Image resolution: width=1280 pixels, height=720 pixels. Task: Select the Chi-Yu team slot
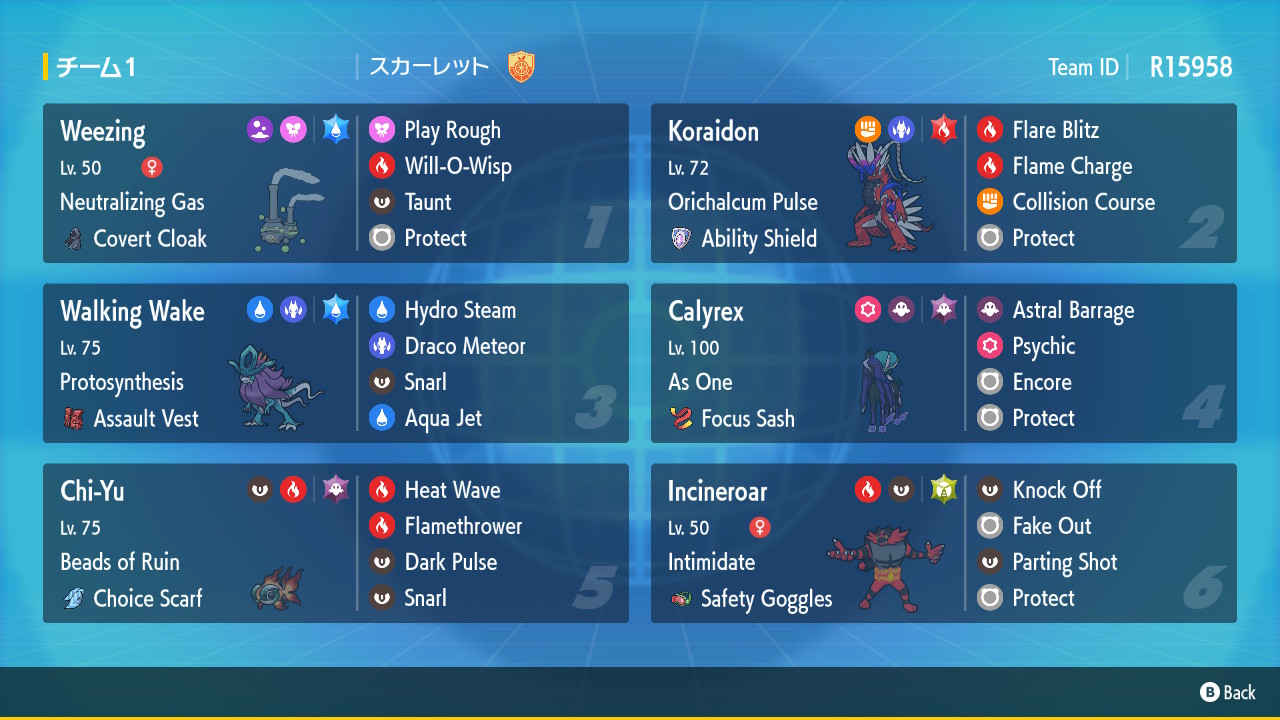[335, 544]
